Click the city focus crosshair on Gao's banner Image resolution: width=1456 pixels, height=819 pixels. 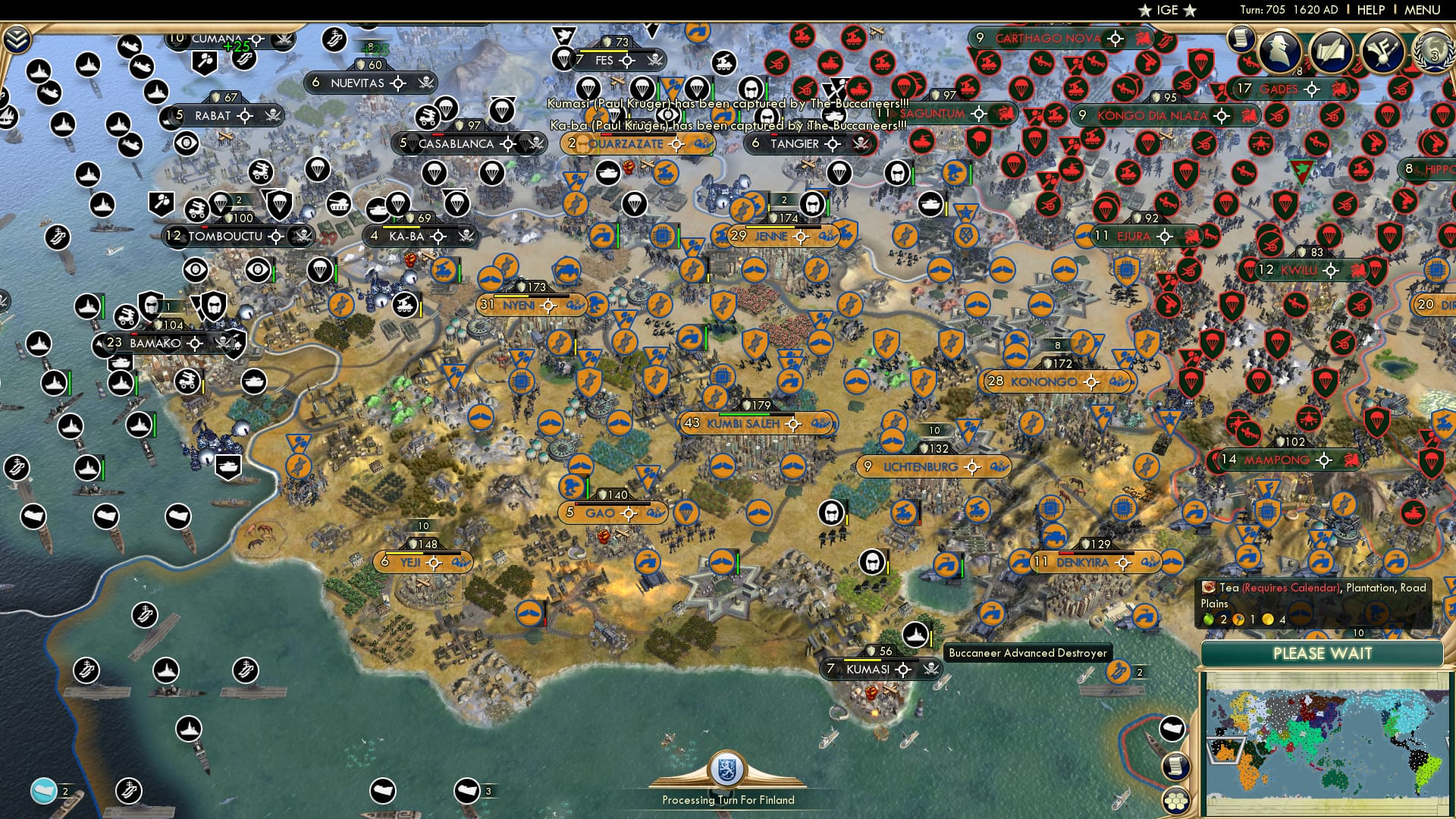[x=629, y=512]
